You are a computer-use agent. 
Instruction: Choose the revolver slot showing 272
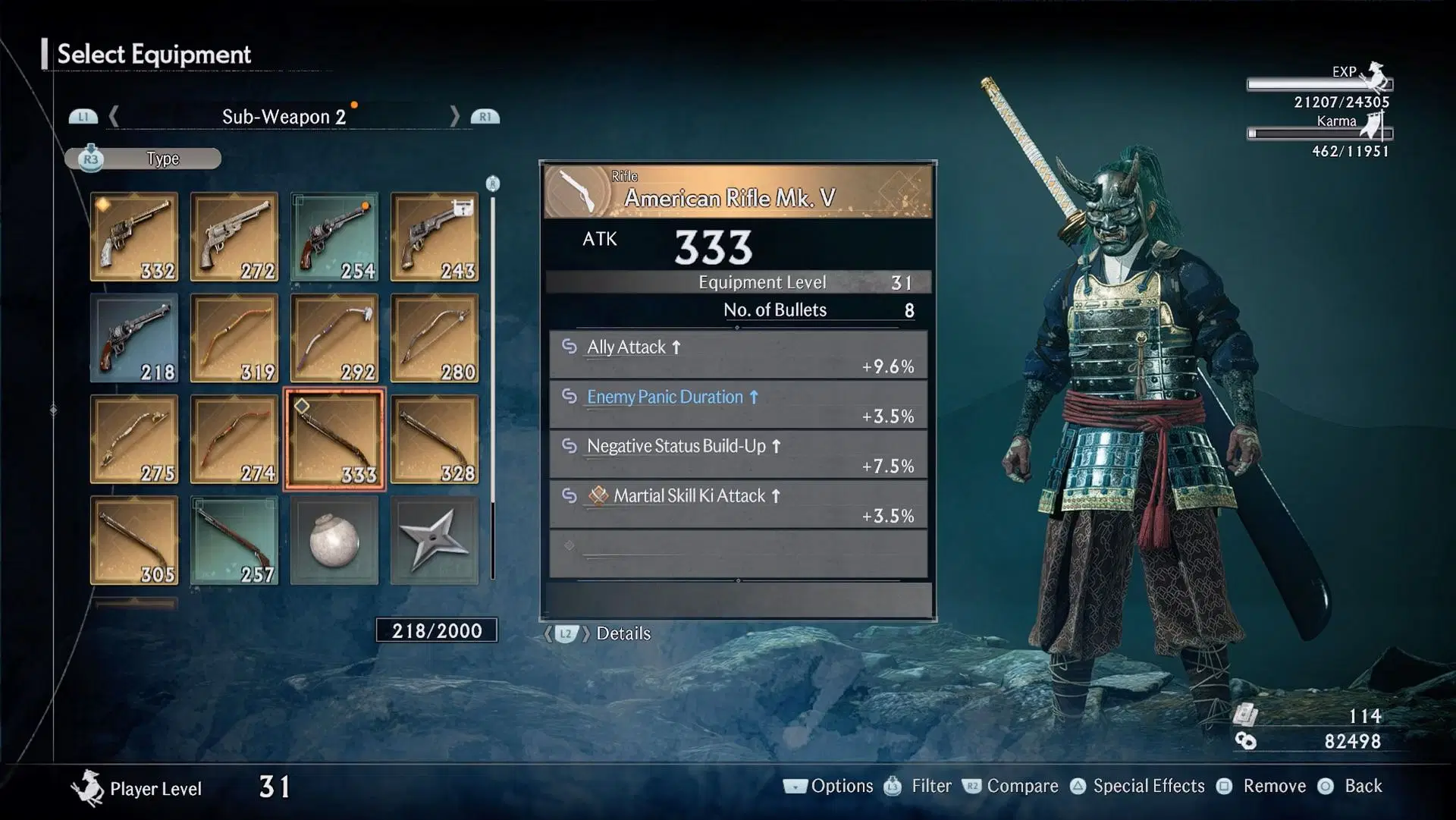(234, 237)
